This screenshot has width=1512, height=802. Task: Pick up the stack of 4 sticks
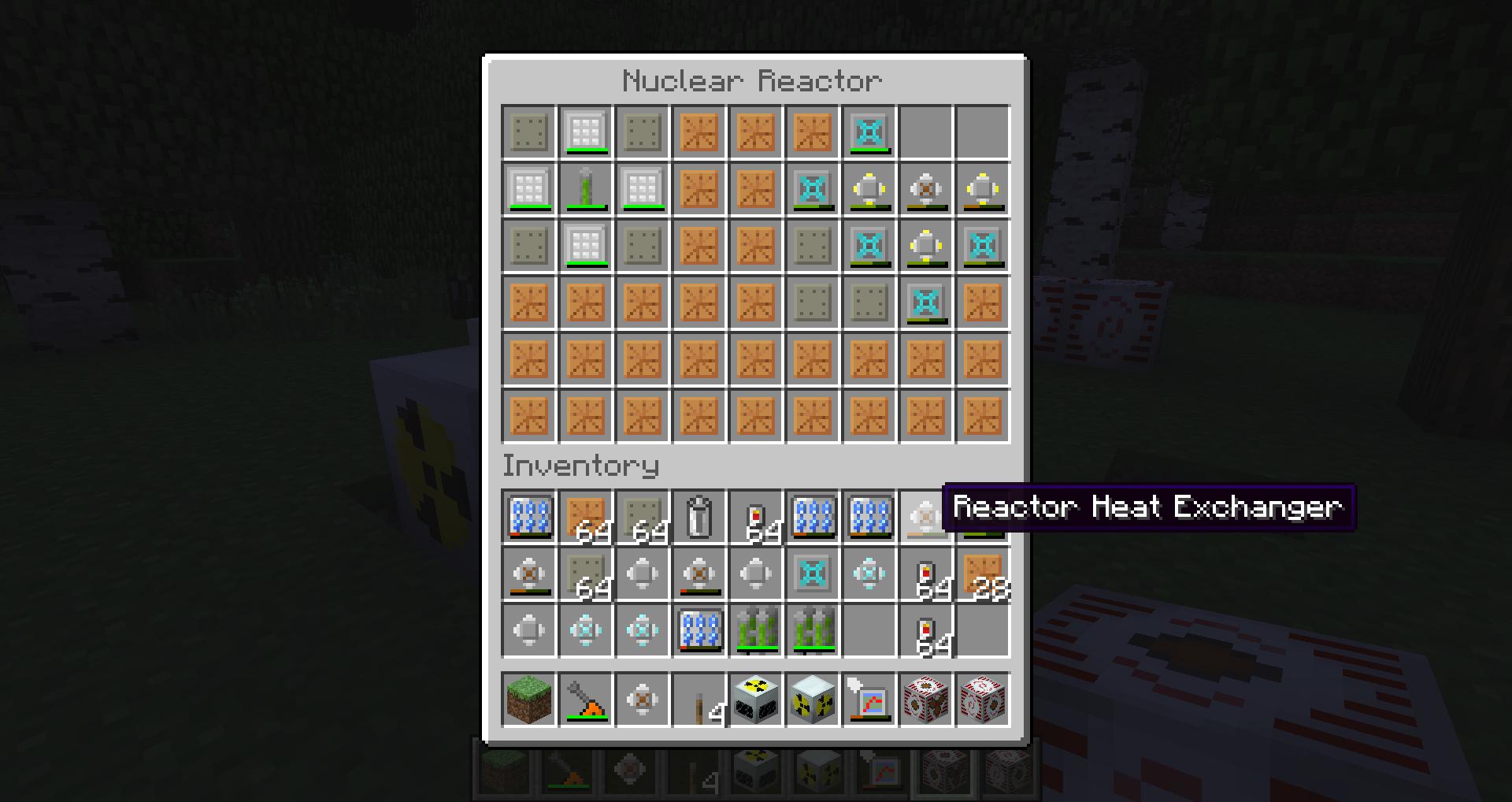[x=699, y=700]
